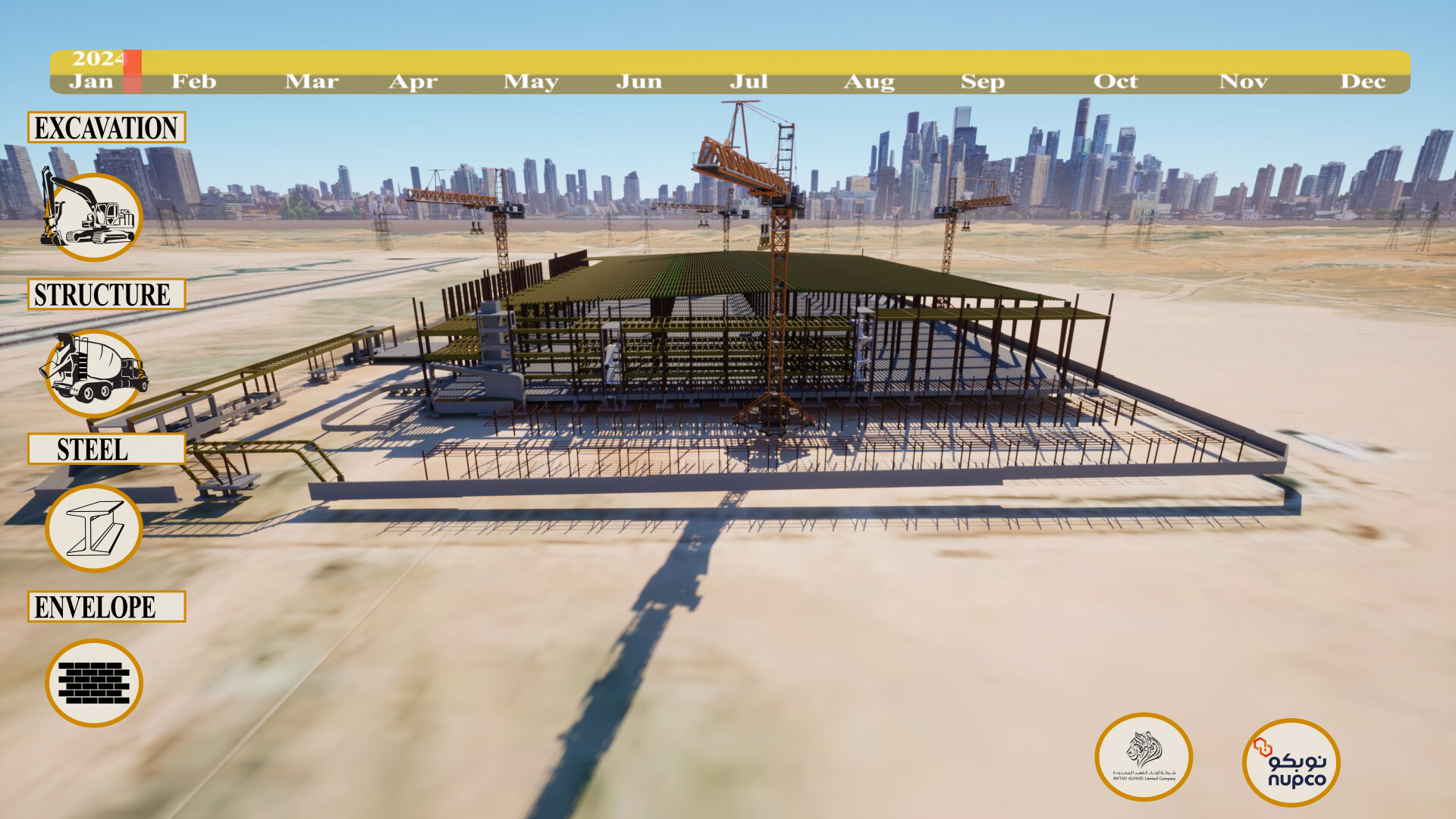Jump to Feb on the timeline
The height and width of the screenshot is (819, 1456).
click(193, 81)
